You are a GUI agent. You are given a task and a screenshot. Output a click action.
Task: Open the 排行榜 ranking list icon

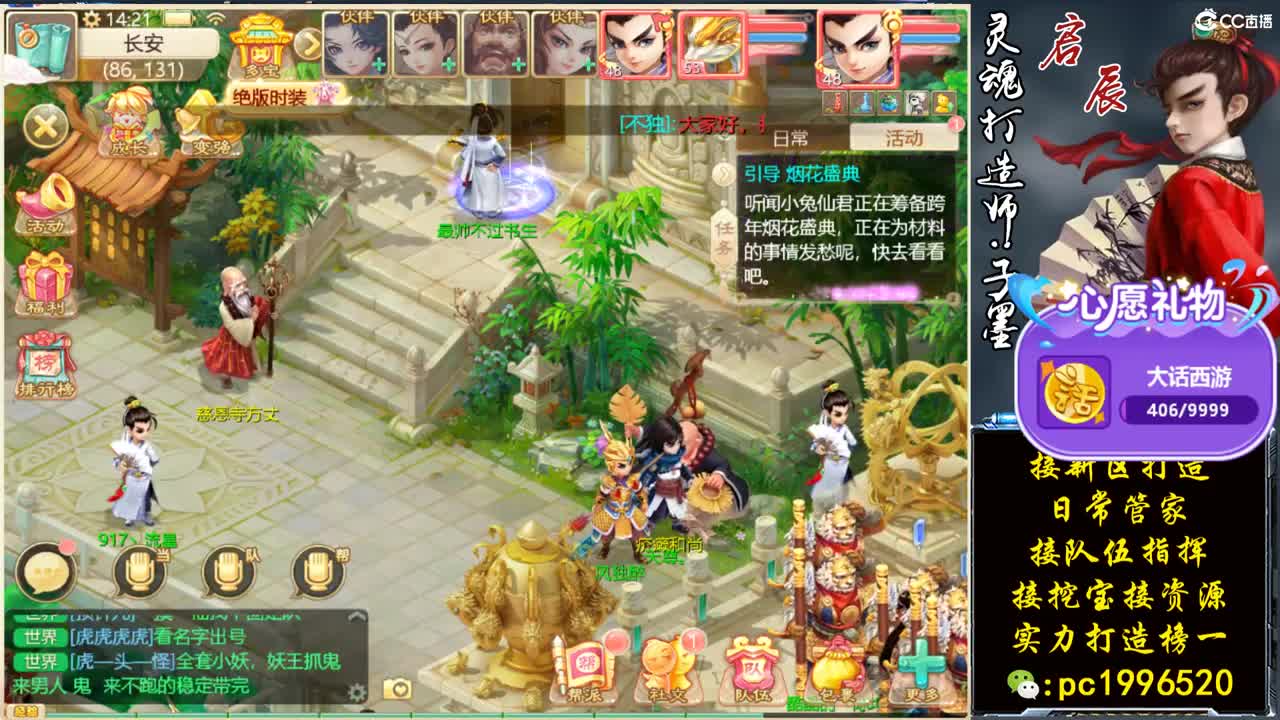tap(44, 360)
